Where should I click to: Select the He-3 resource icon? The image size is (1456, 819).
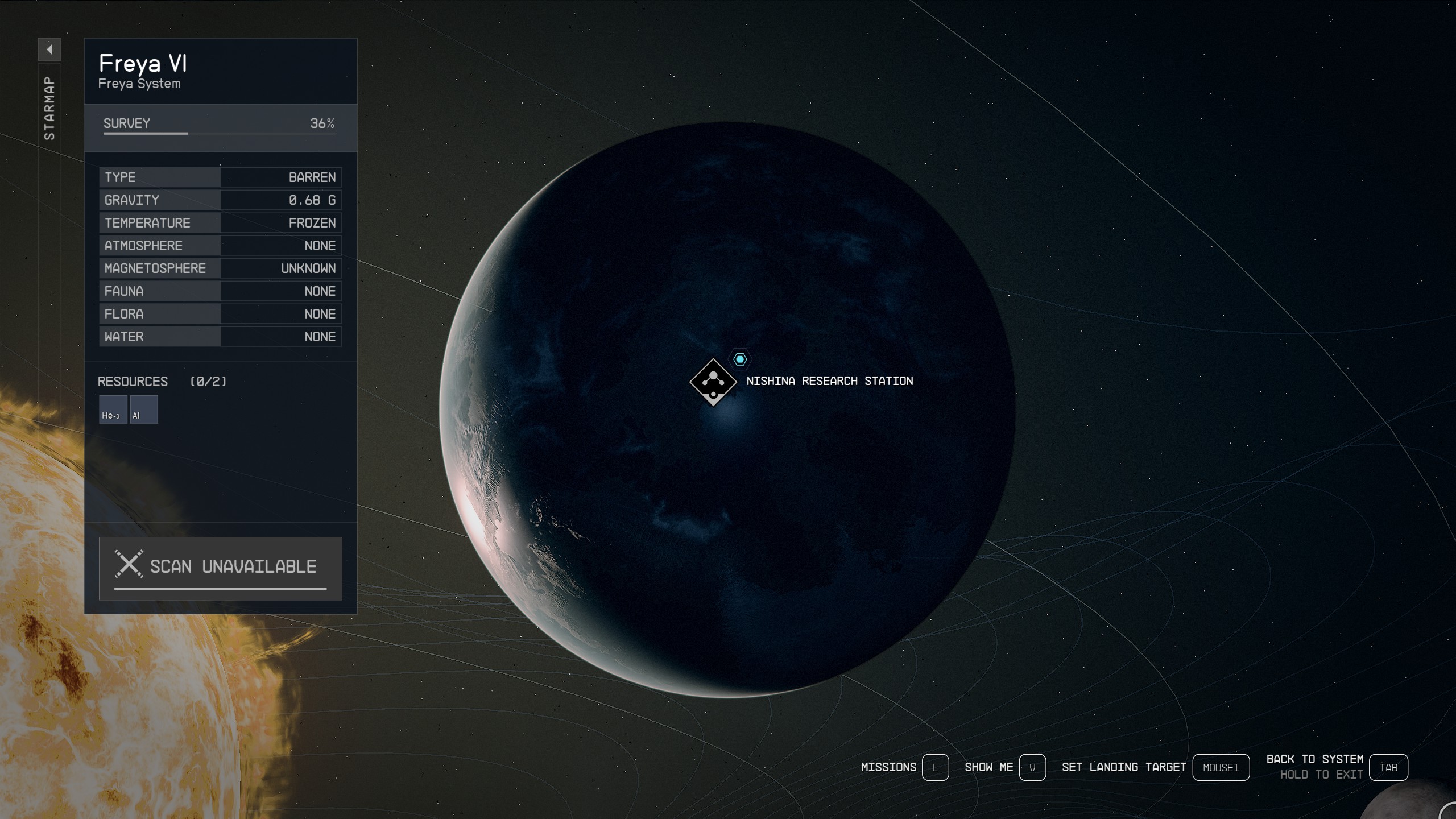click(x=113, y=409)
